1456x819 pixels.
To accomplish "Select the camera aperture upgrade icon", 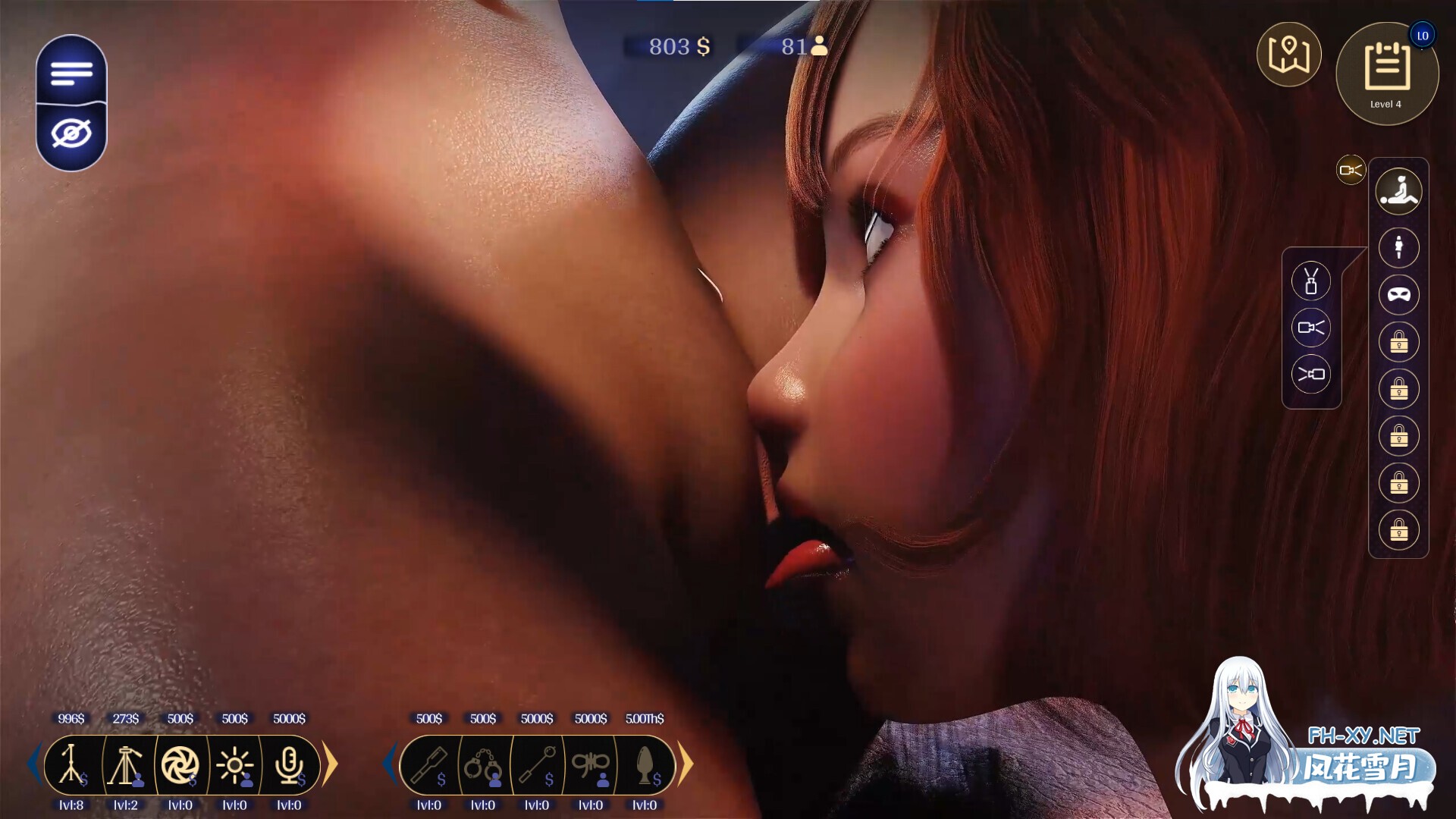I will click(x=182, y=764).
